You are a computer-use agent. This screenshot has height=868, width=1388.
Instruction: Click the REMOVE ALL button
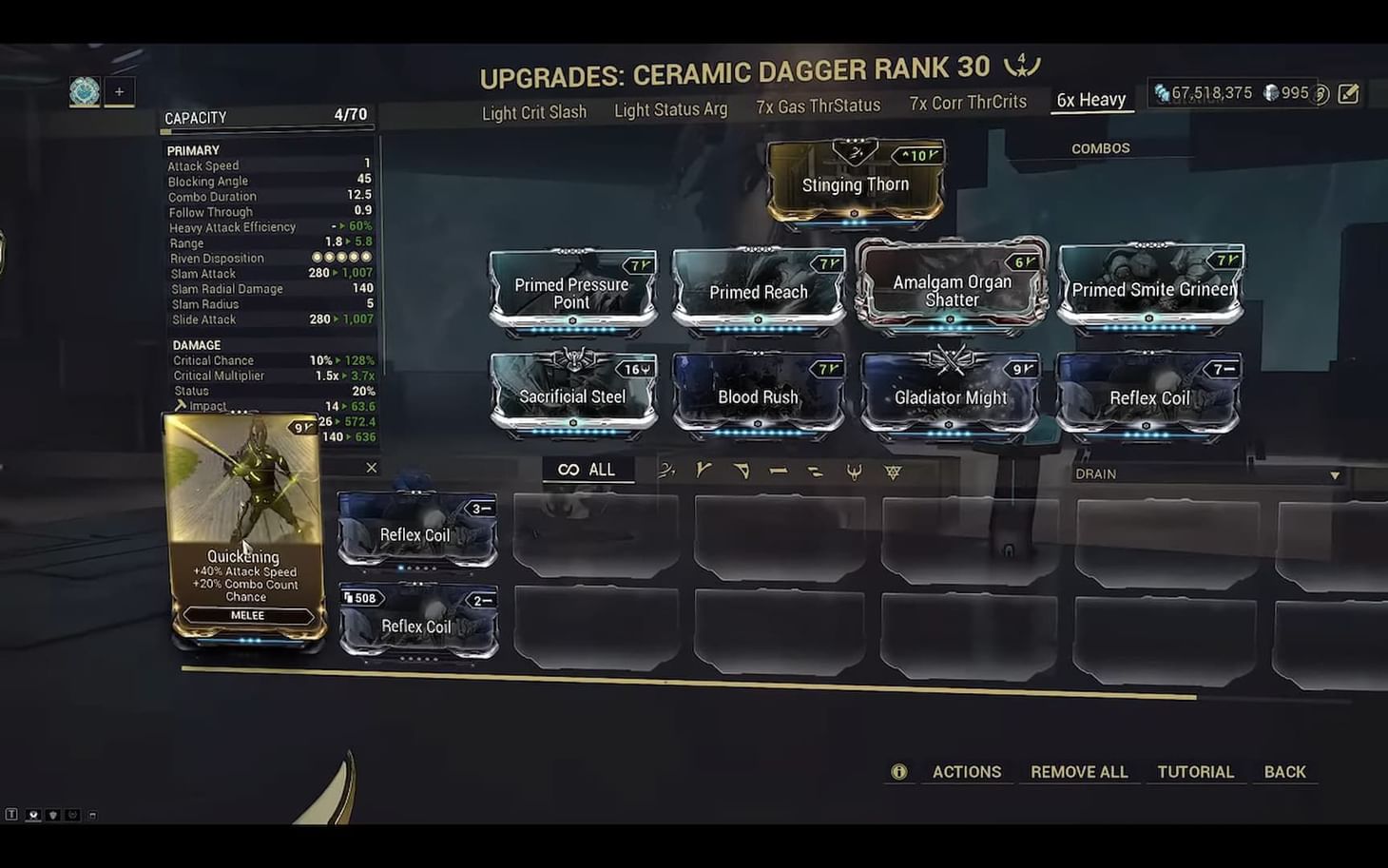[x=1078, y=771]
